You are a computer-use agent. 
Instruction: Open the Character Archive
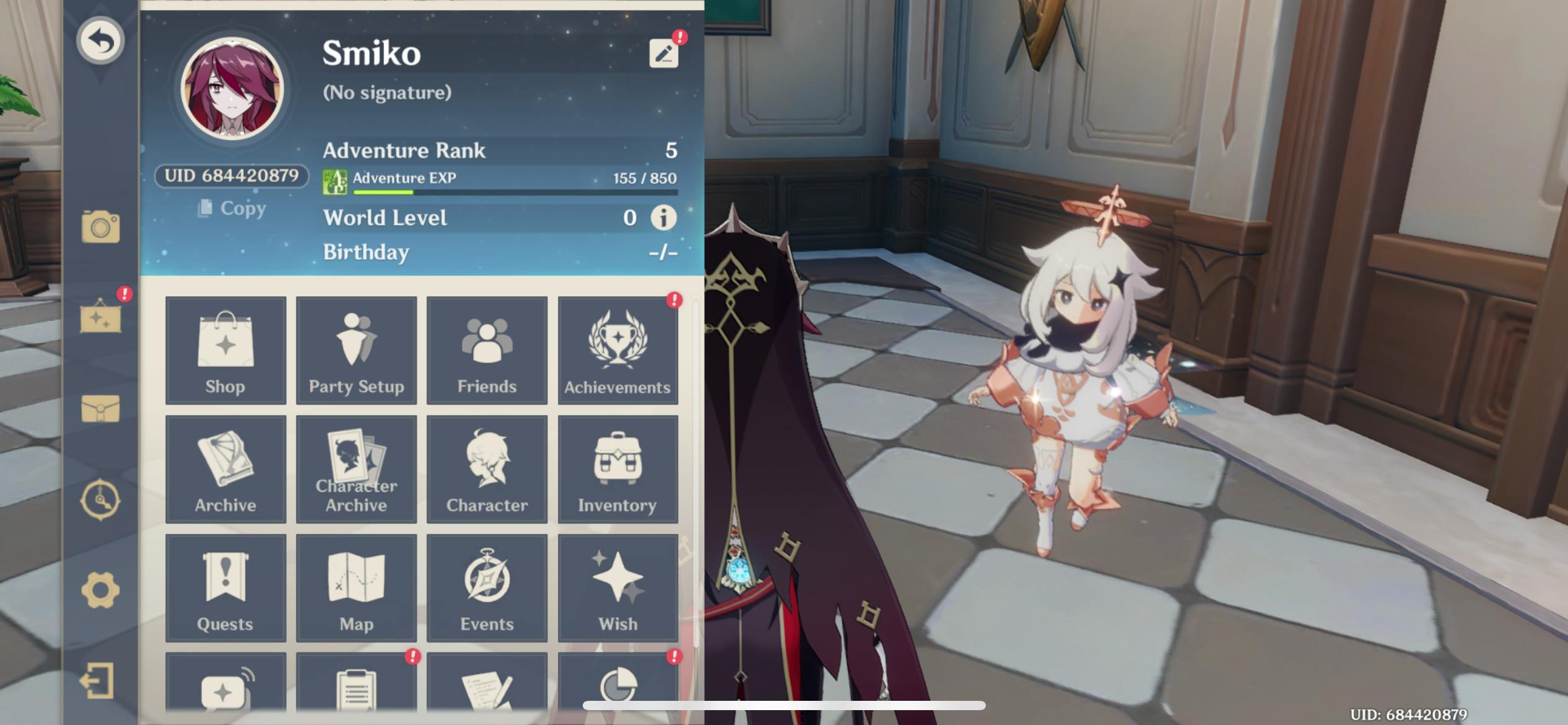coord(356,470)
